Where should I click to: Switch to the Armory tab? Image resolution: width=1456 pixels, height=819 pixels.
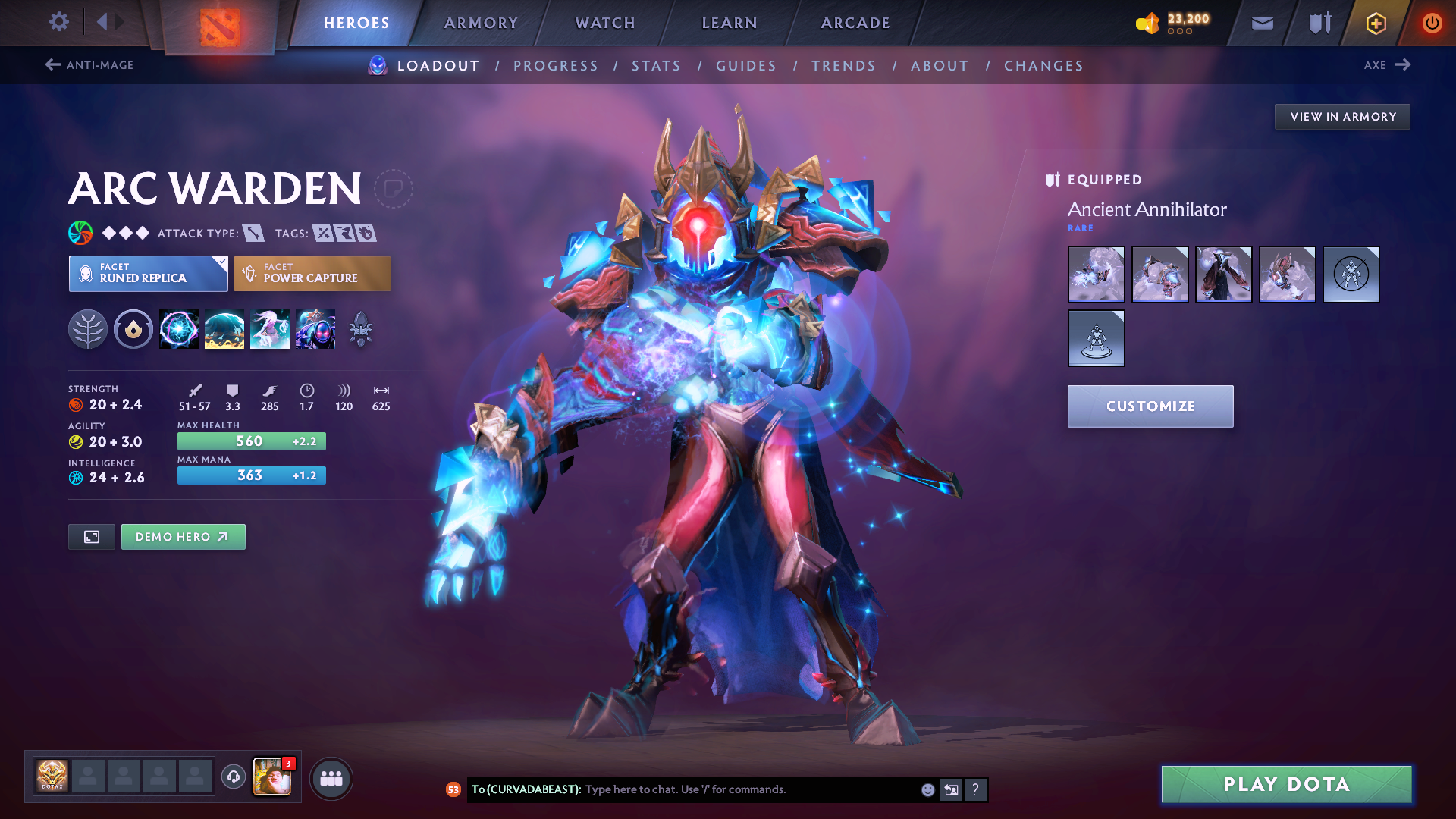click(481, 23)
